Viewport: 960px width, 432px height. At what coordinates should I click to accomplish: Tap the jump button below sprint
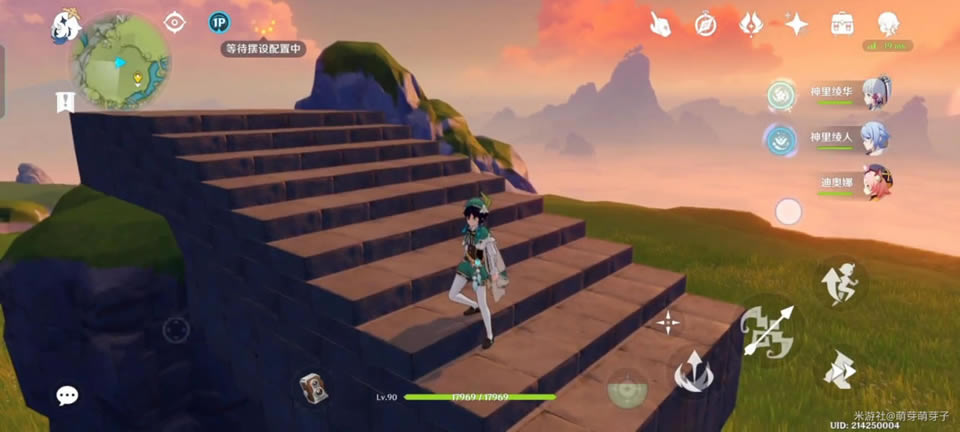pos(839,371)
